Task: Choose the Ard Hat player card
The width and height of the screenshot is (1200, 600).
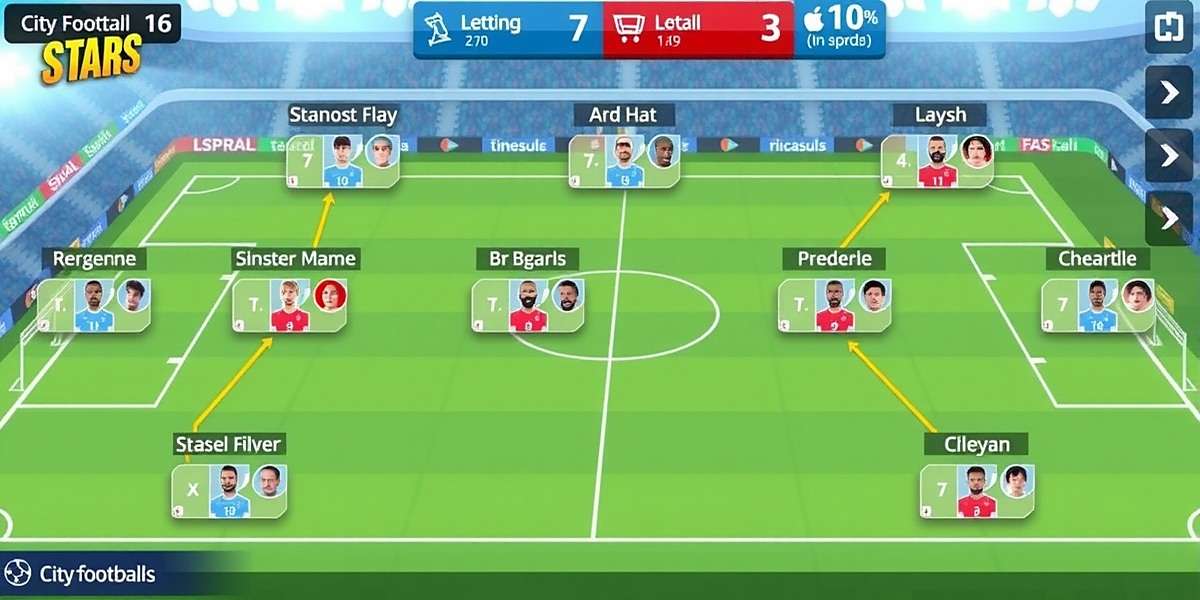Action: pyautogui.click(x=624, y=161)
